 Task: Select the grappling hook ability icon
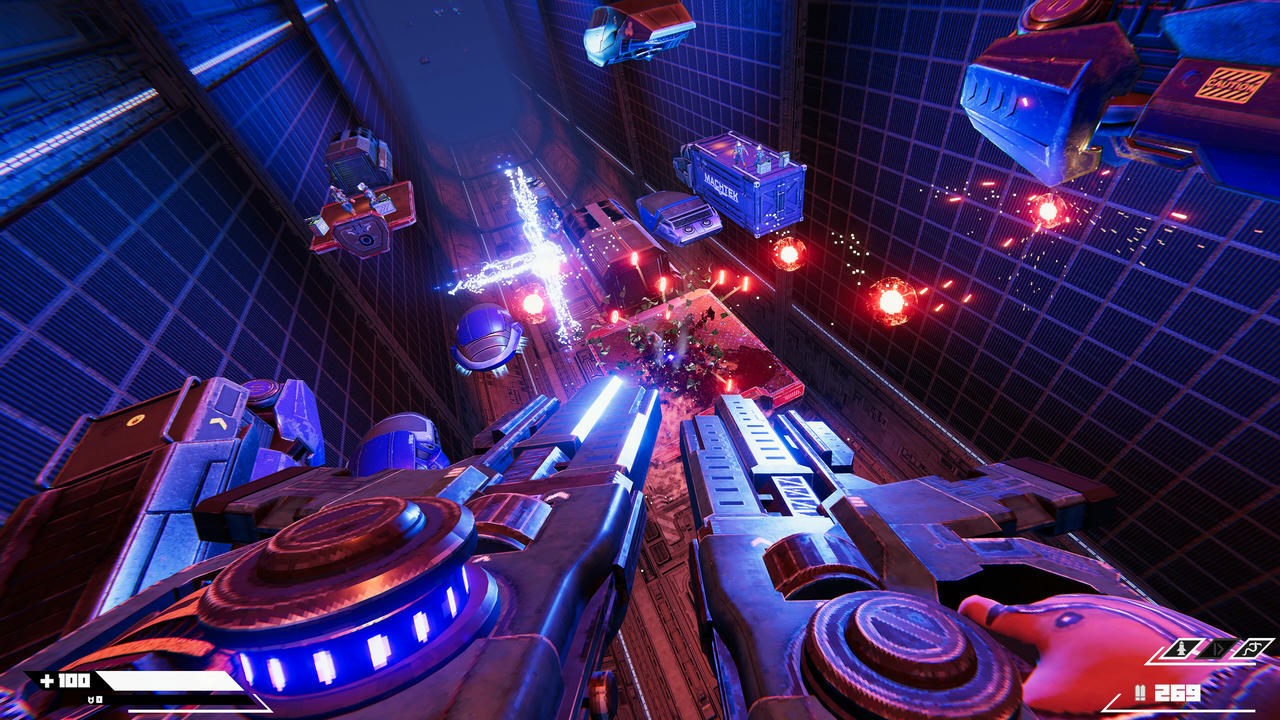coord(1252,649)
